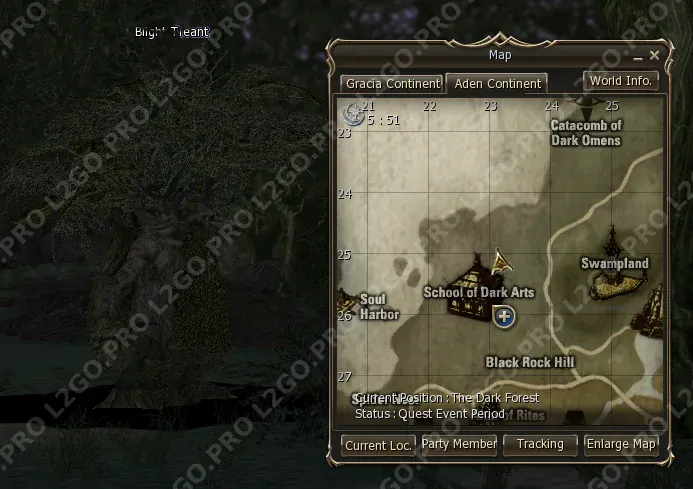Close the Map window
The image size is (693, 489).
point(655,55)
